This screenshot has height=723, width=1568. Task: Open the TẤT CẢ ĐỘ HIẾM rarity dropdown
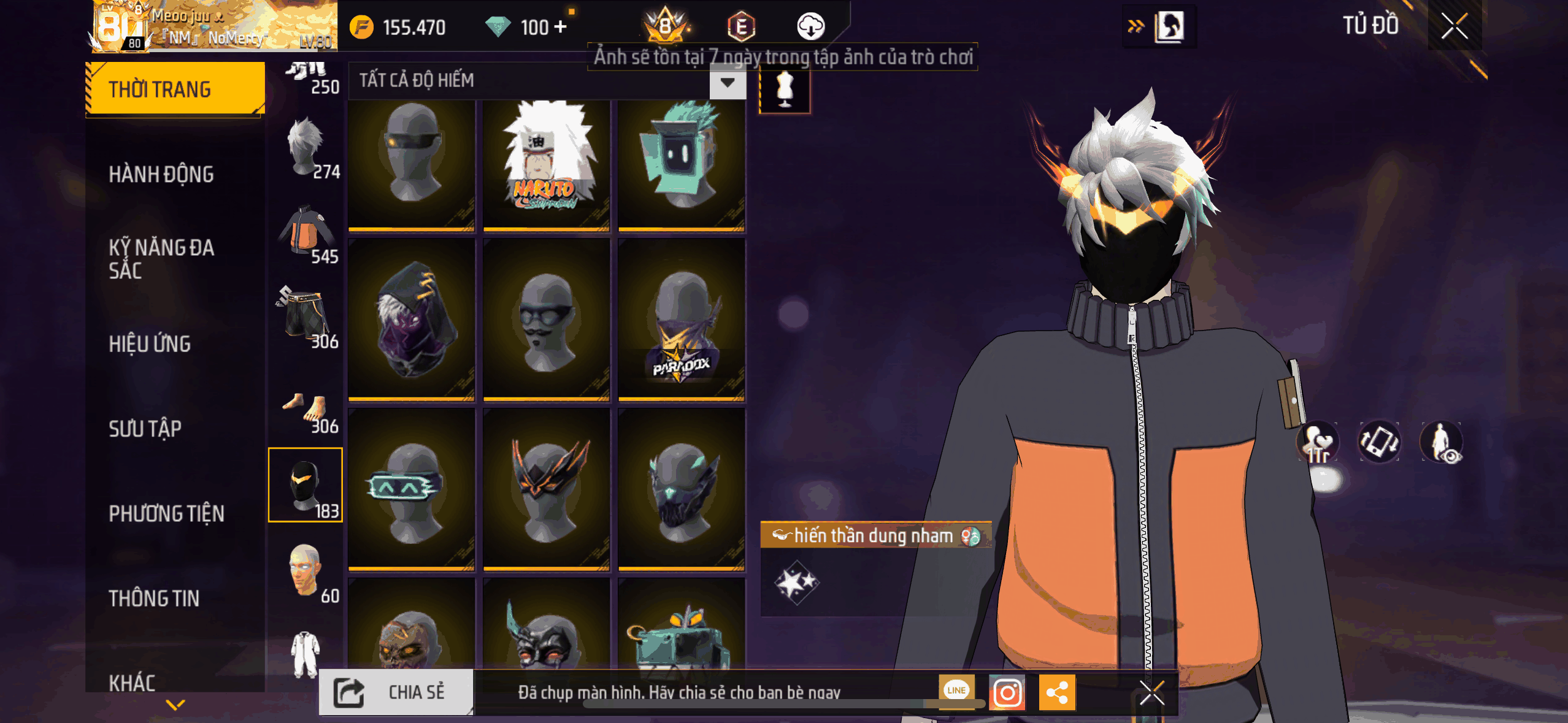point(728,82)
